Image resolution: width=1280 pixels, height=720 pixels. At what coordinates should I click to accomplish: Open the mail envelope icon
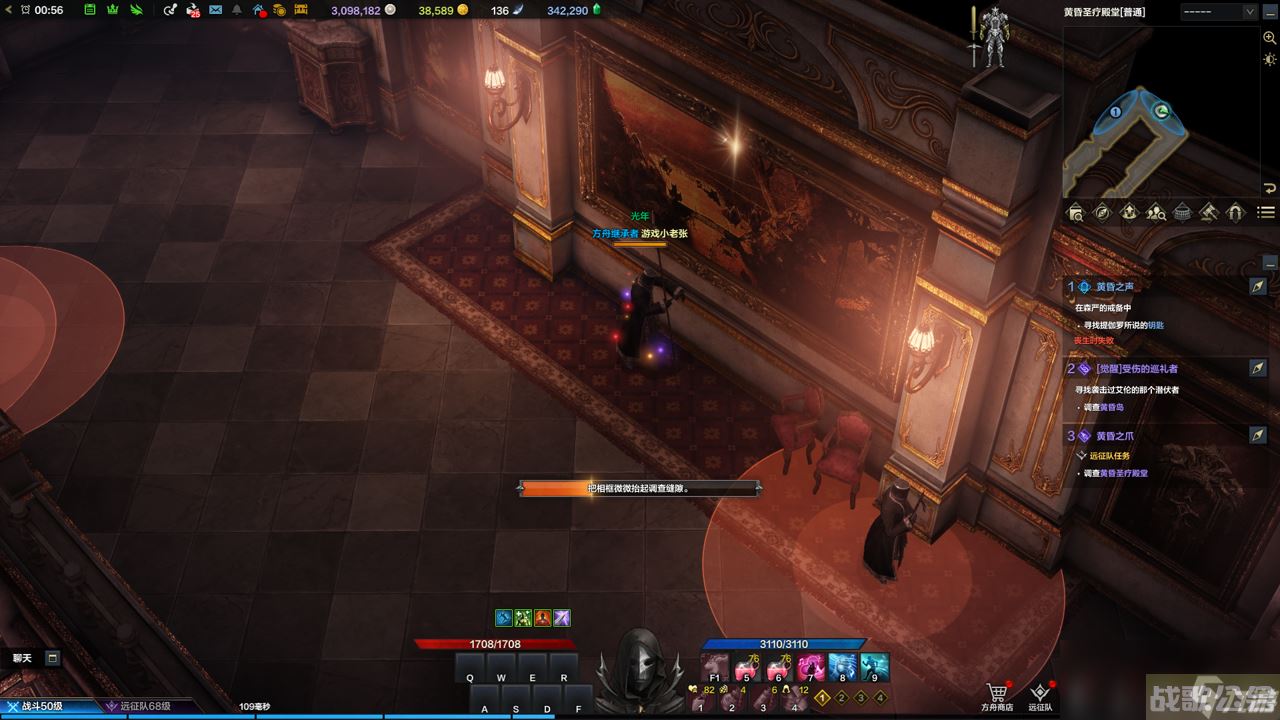215,10
